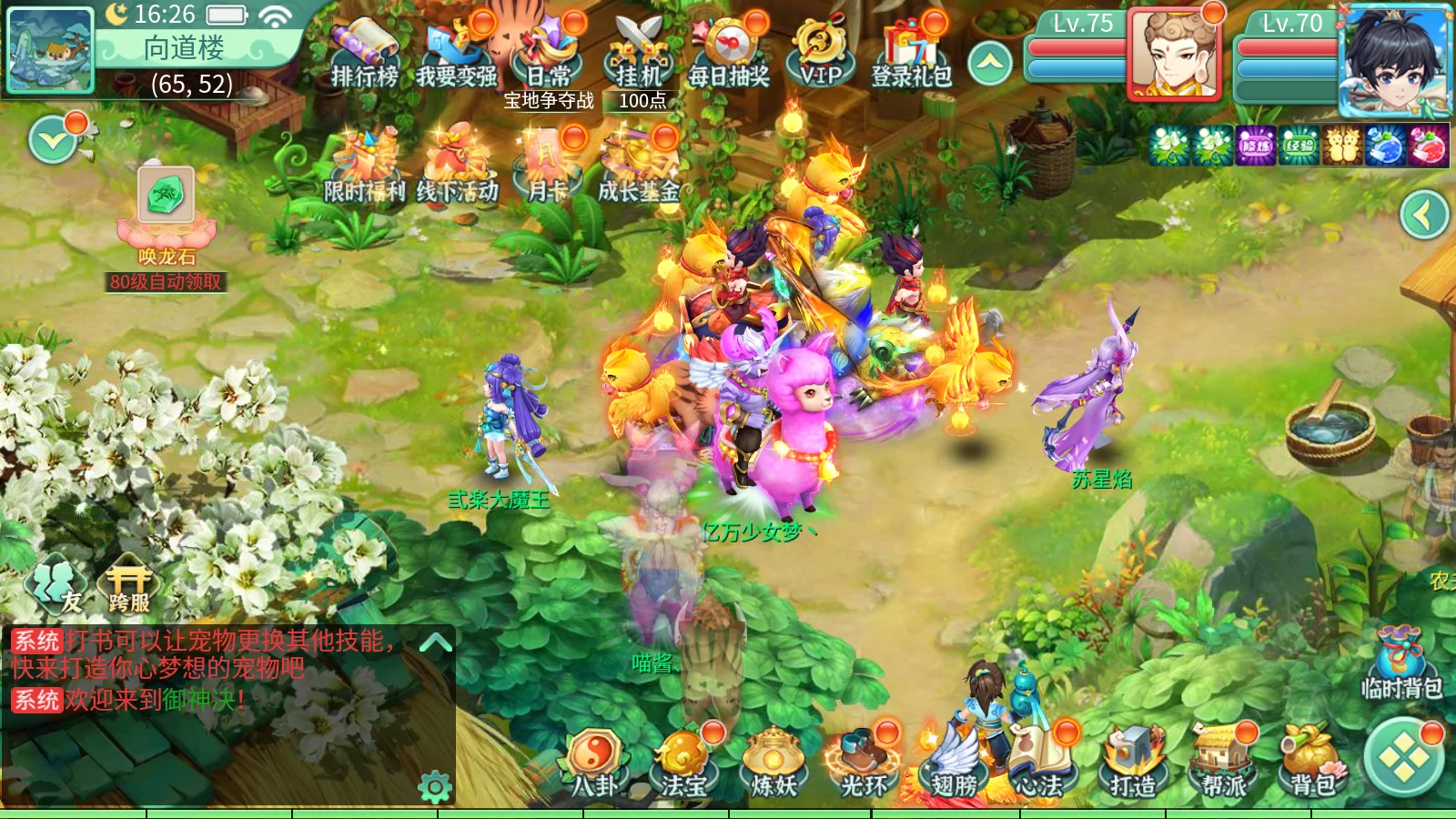Open the 向道楼 minimap thumbnail
This screenshot has width=1456, height=819.
point(50,50)
